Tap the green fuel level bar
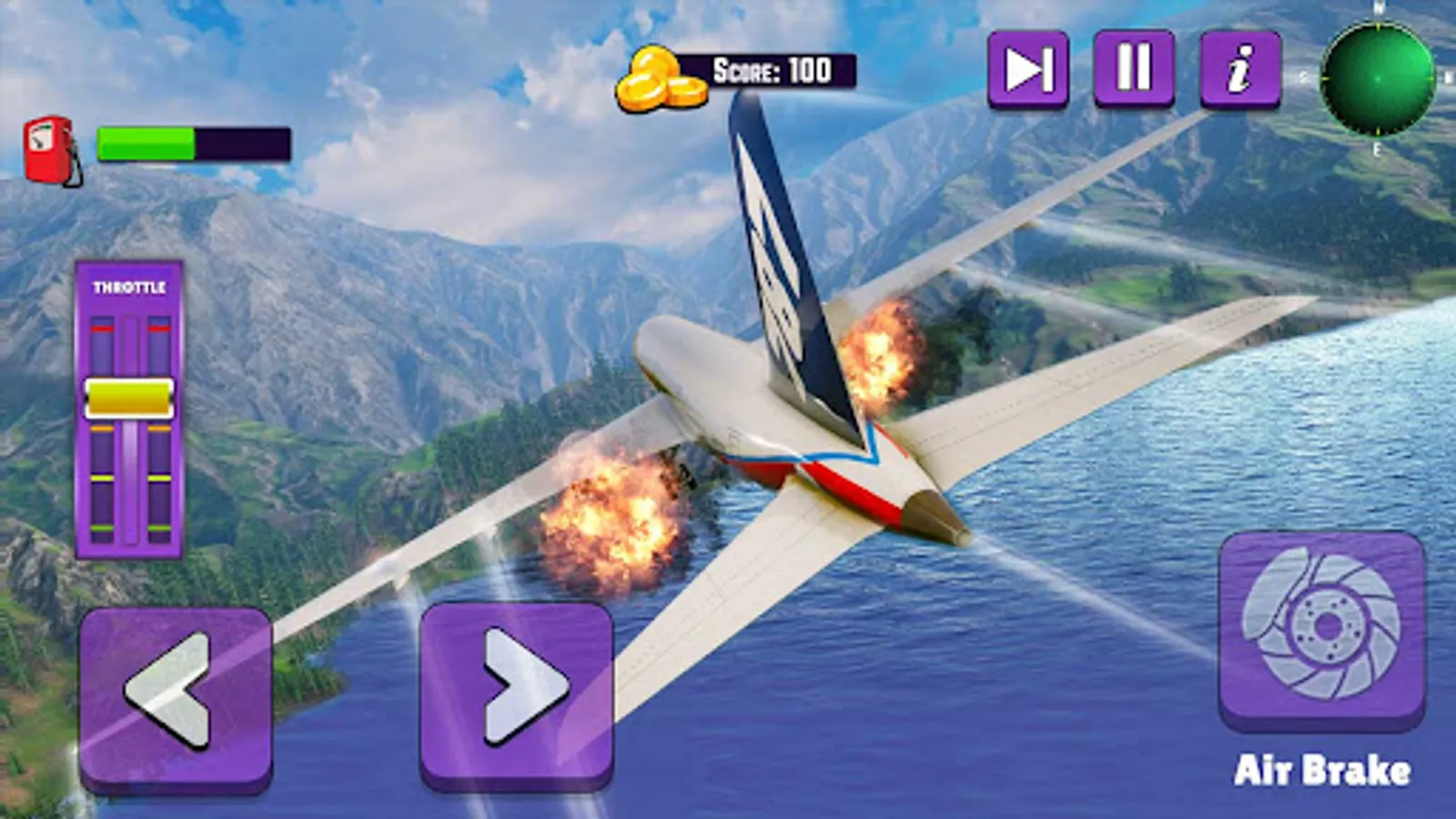Image resolution: width=1456 pixels, height=819 pixels. pos(146,142)
